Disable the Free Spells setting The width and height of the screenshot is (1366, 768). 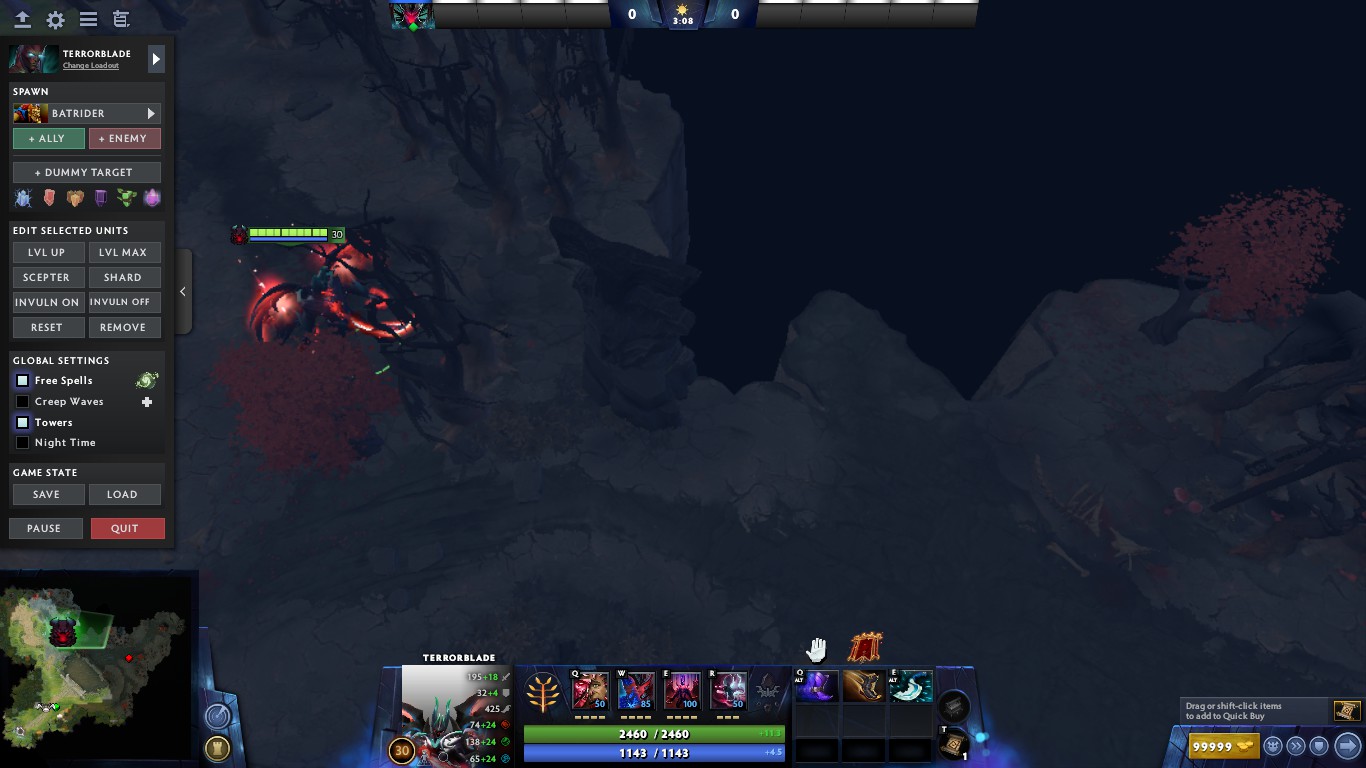(x=22, y=380)
